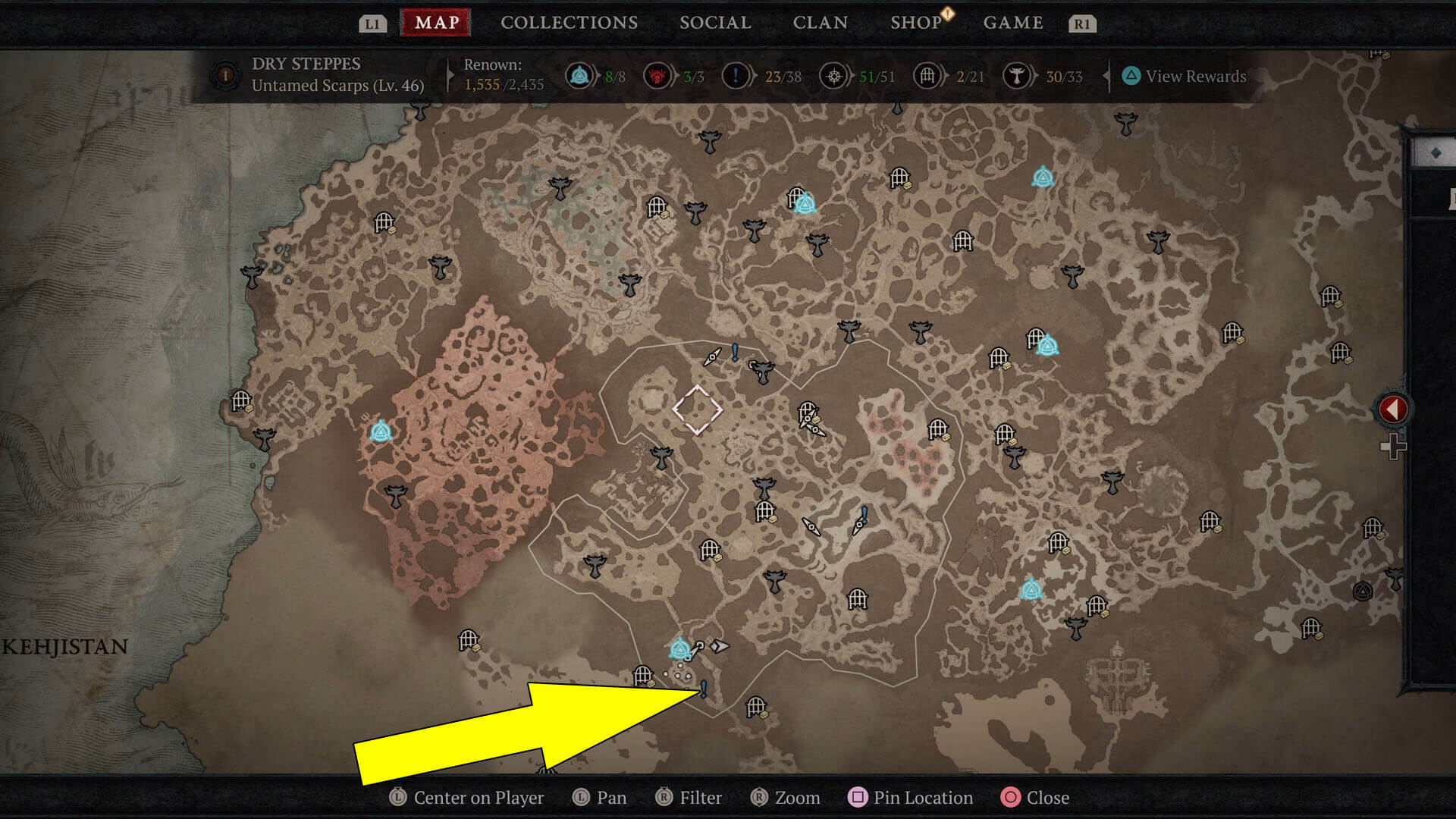Click the waypoints counter icon showing 8/8
Viewport: 1456px width, 819px height.
coord(579,76)
